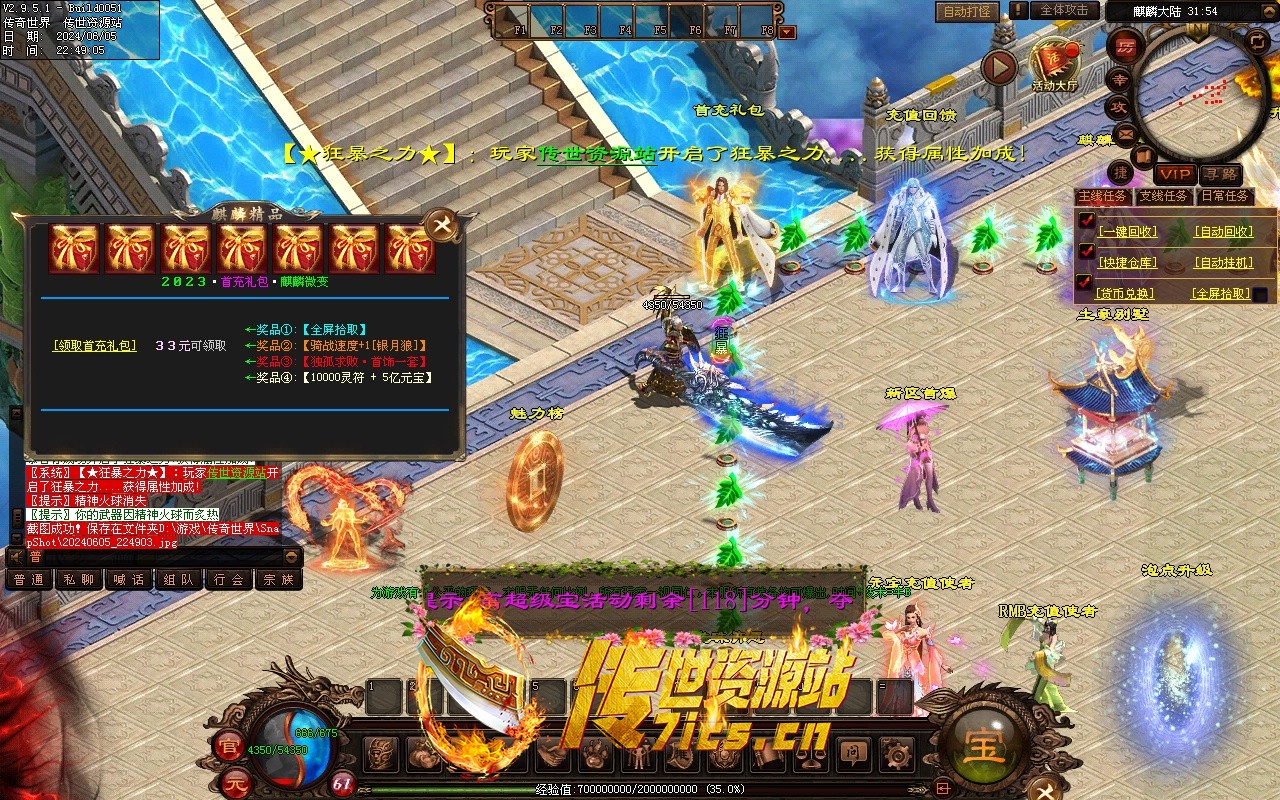
Task: Open 快捷仓库 quick warehouse link
Action: pyautogui.click(x=1127, y=263)
